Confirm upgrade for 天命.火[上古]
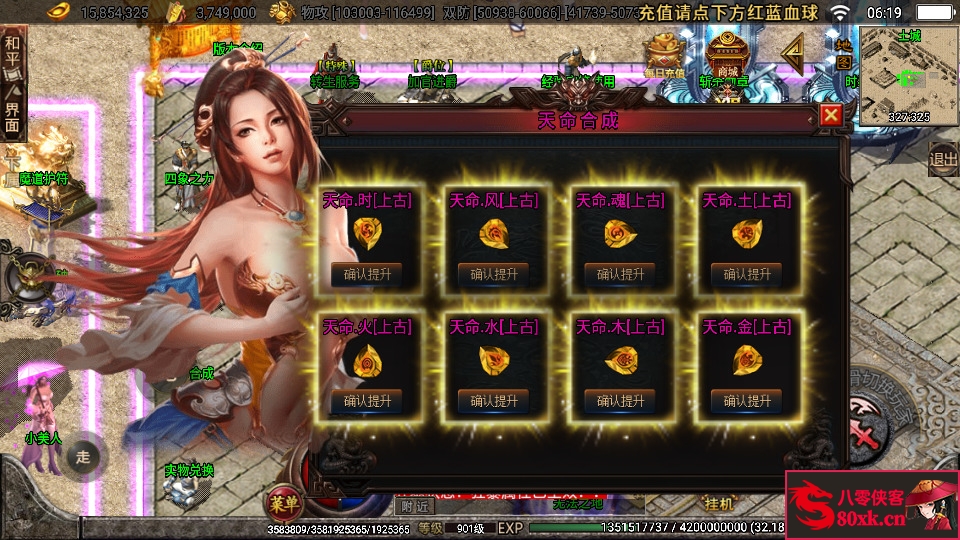The image size is (960, 540). pos(367,401)
